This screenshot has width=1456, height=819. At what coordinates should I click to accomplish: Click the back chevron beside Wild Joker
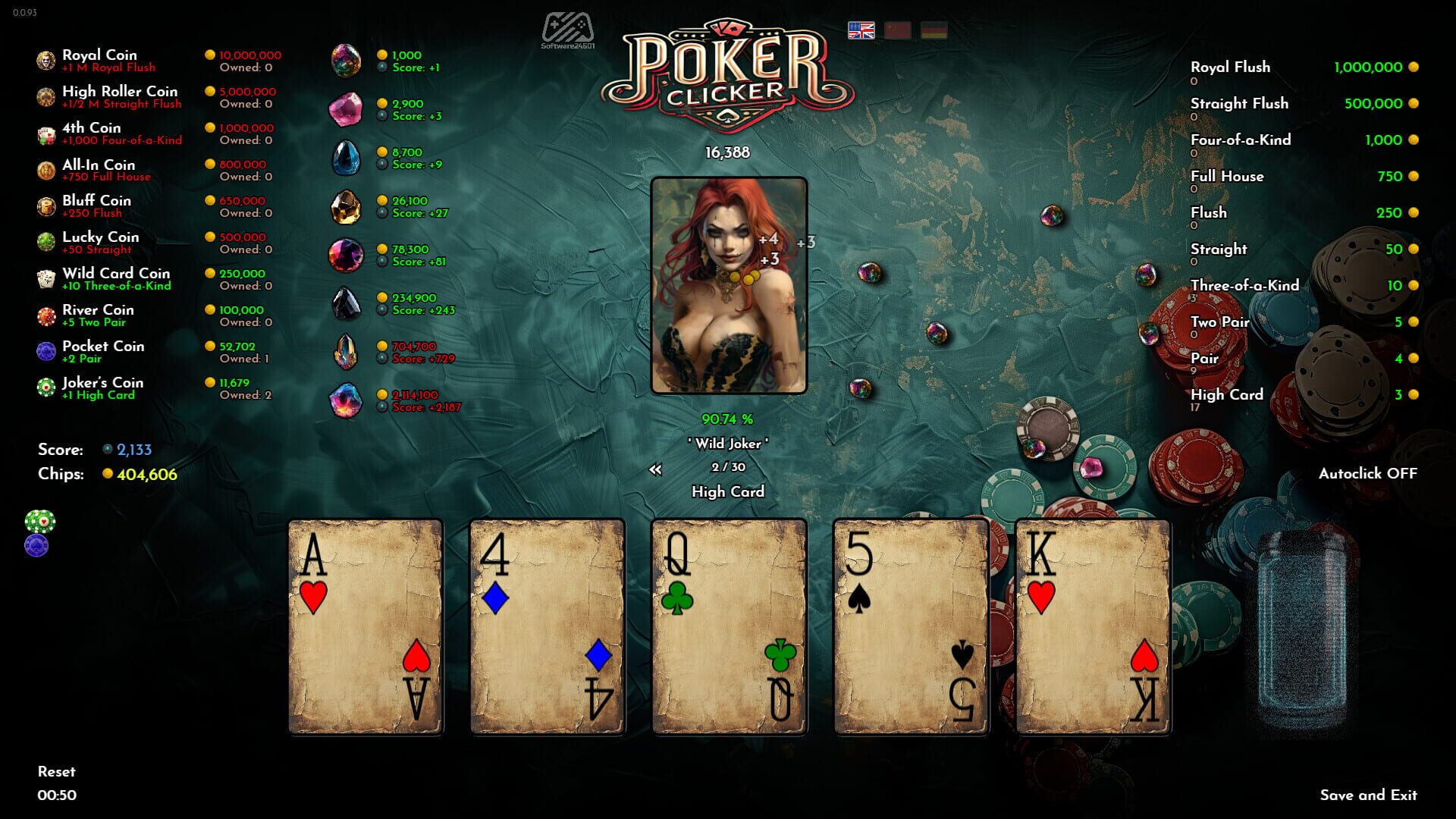click(x=657, y=469)
